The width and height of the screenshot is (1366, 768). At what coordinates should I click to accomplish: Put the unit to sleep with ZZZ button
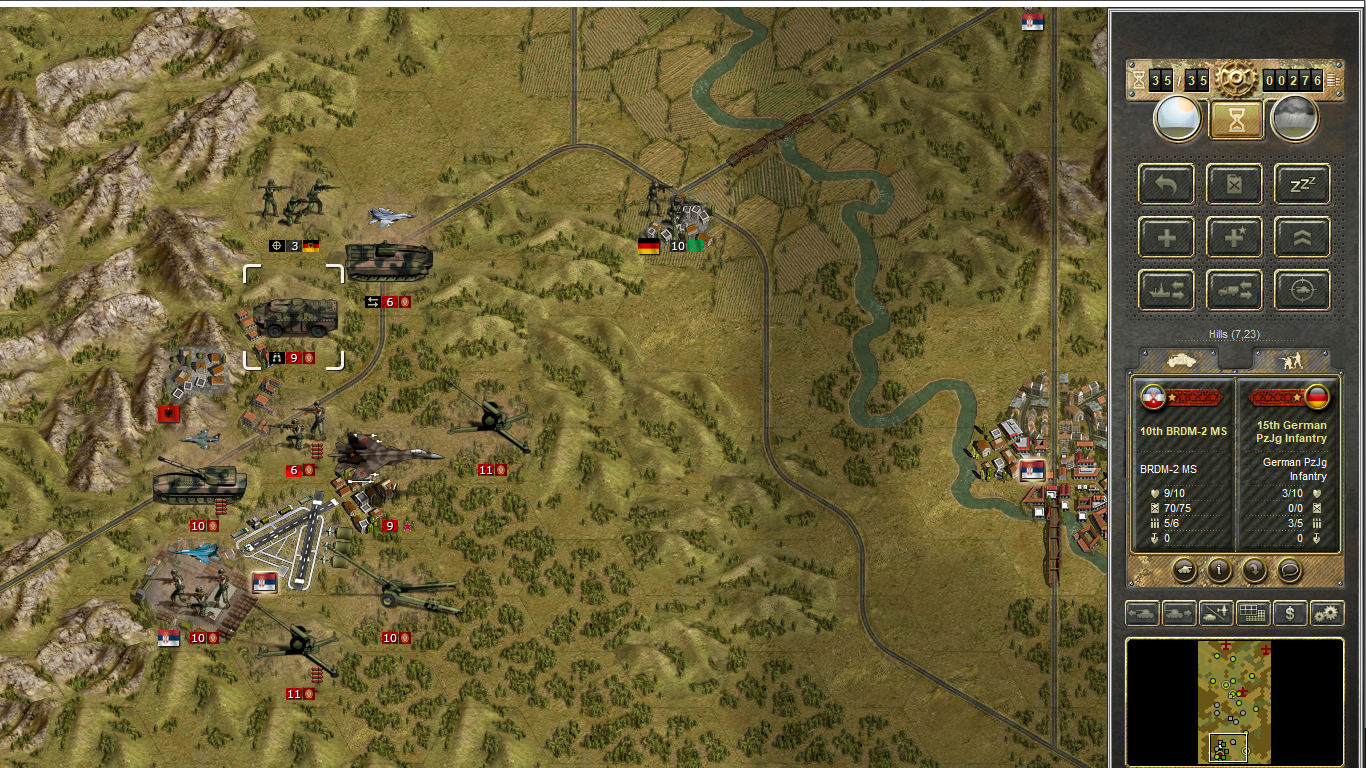click(x=1302, y=185)
